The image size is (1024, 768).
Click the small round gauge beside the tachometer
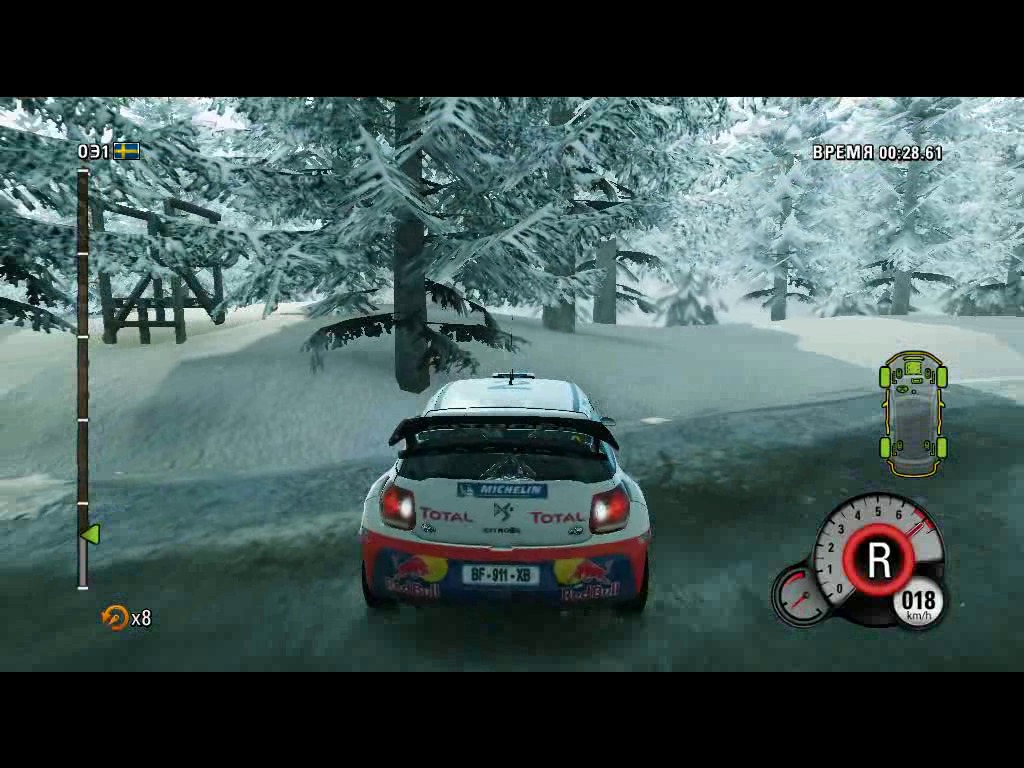[800, 595]
